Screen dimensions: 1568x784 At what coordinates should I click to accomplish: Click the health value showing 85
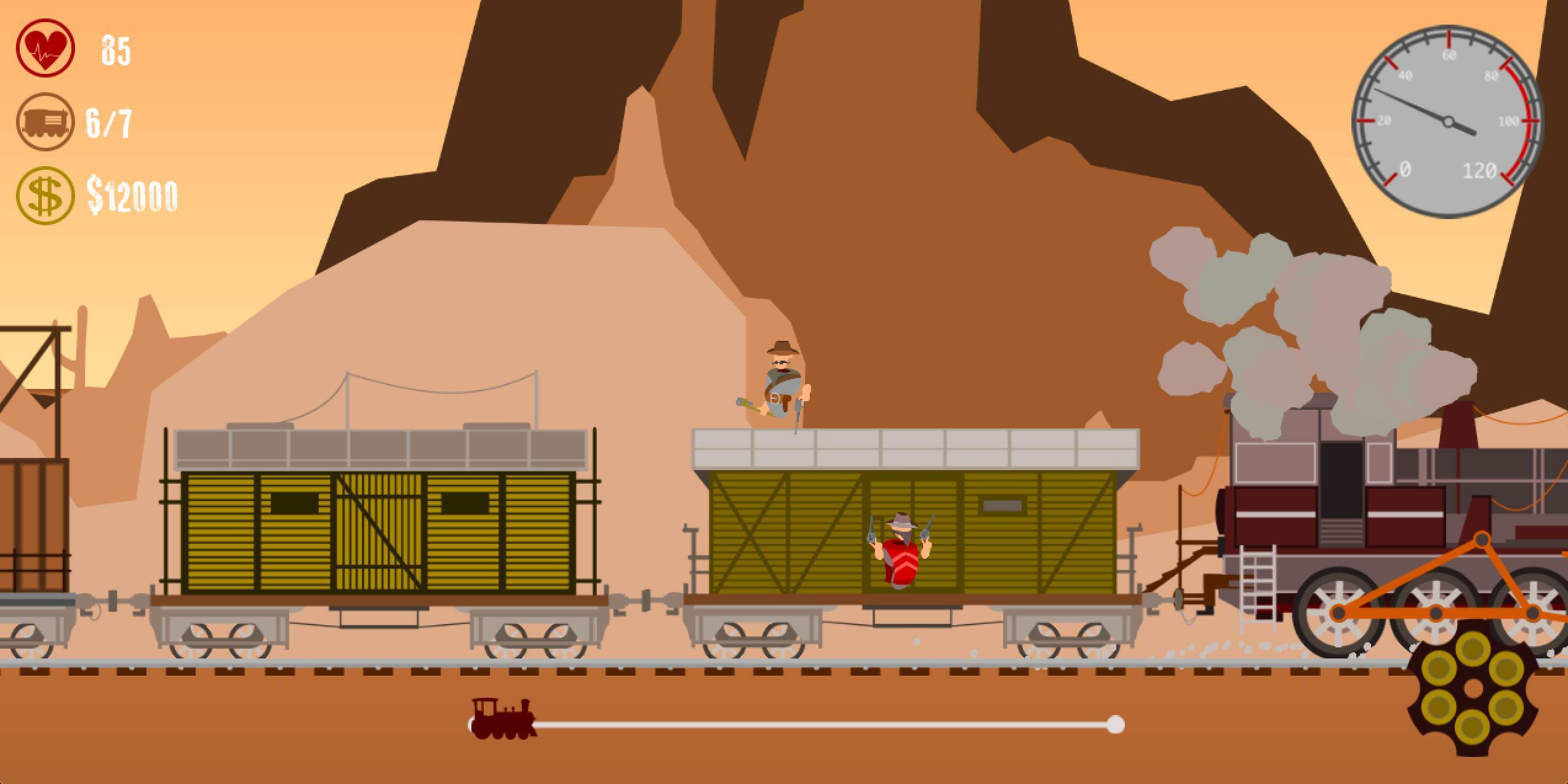(117, 50)
